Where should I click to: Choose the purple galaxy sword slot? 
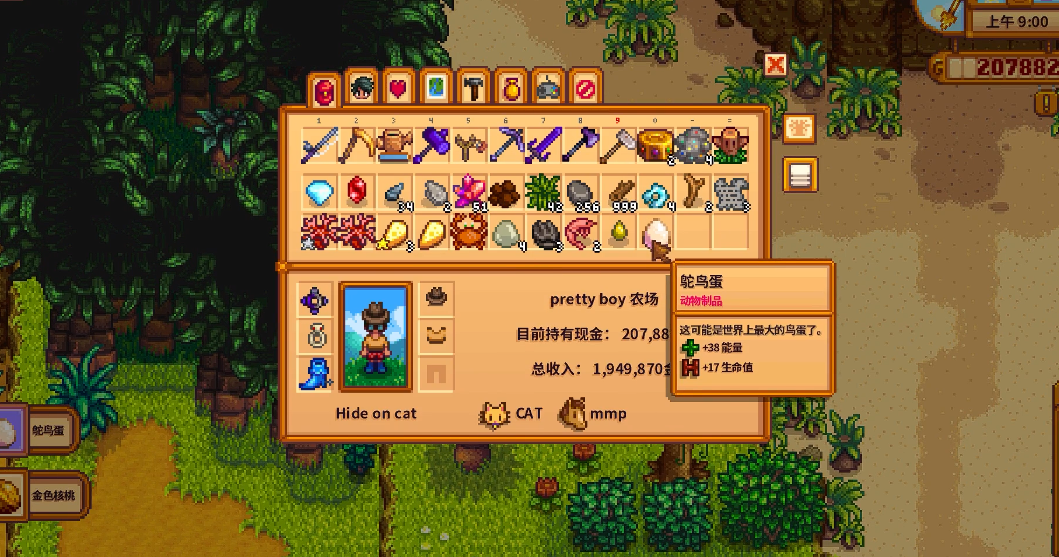541,146
